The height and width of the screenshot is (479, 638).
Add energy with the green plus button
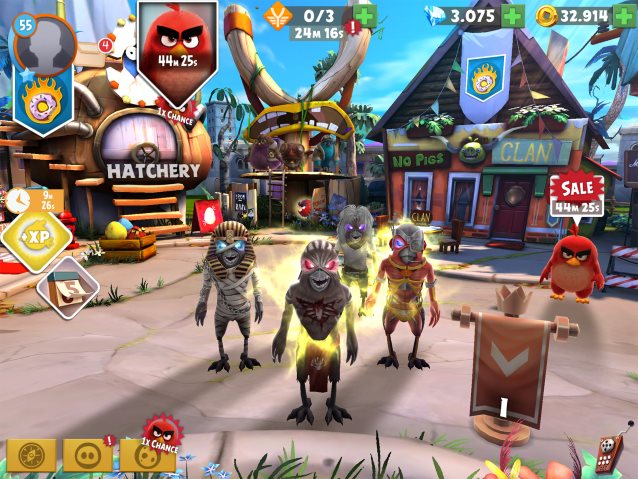pyautogui.click(x=365, y=16)
